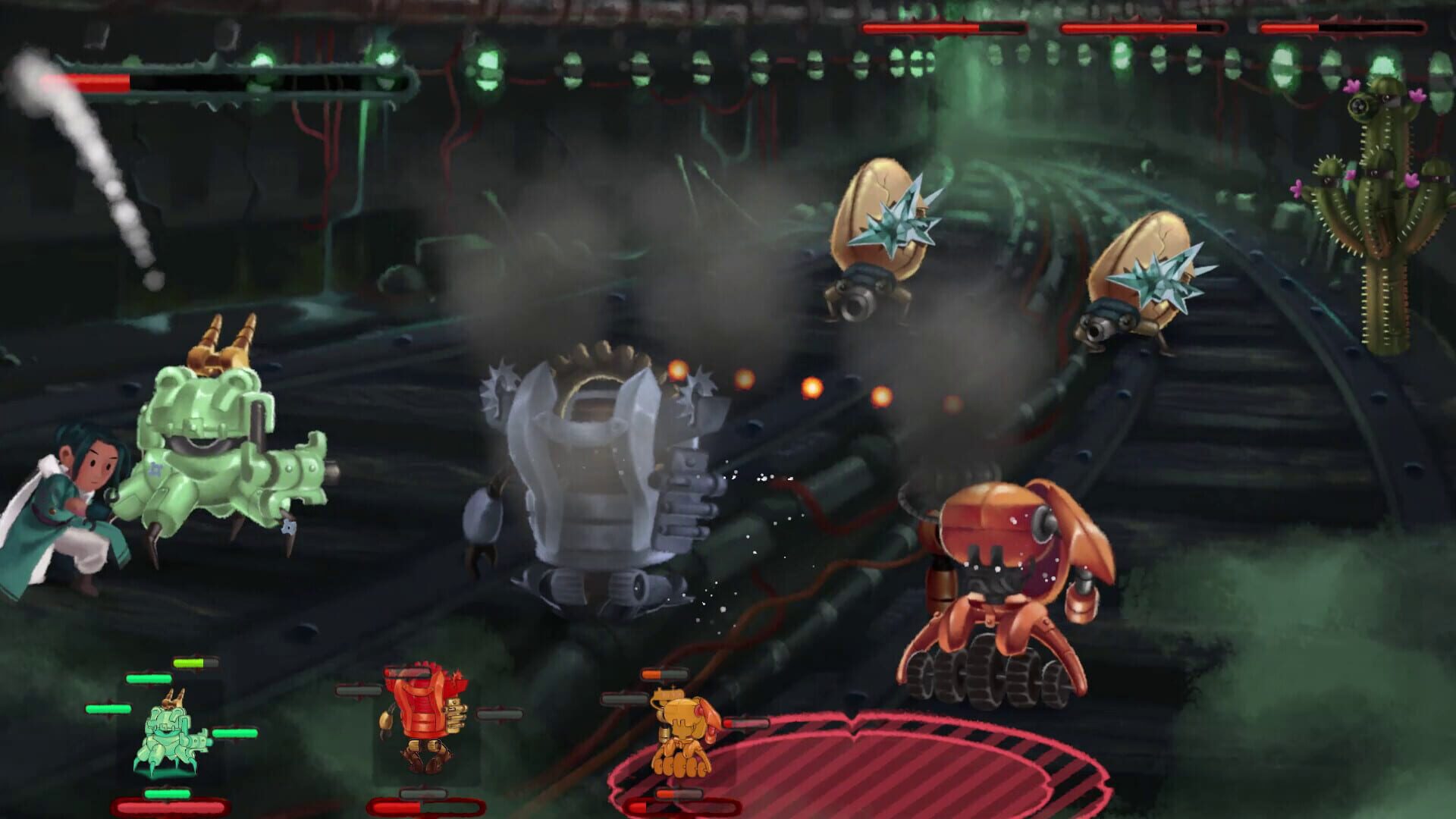Open the lower ability slot under the red mech
Screen dimensions: 1456x819
(422, 795)
